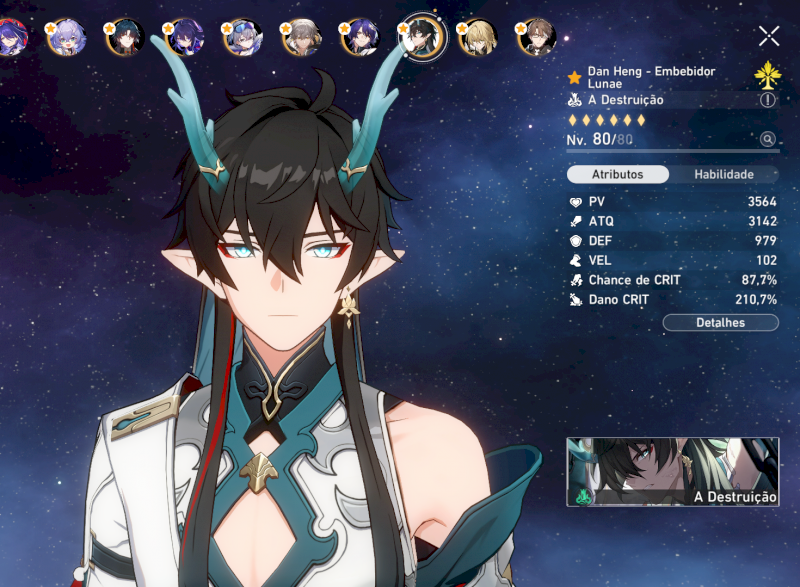Select the blonde-haired character portrait
The width and height of the screenshot is (800, 587).
click(x=477, y=38)
